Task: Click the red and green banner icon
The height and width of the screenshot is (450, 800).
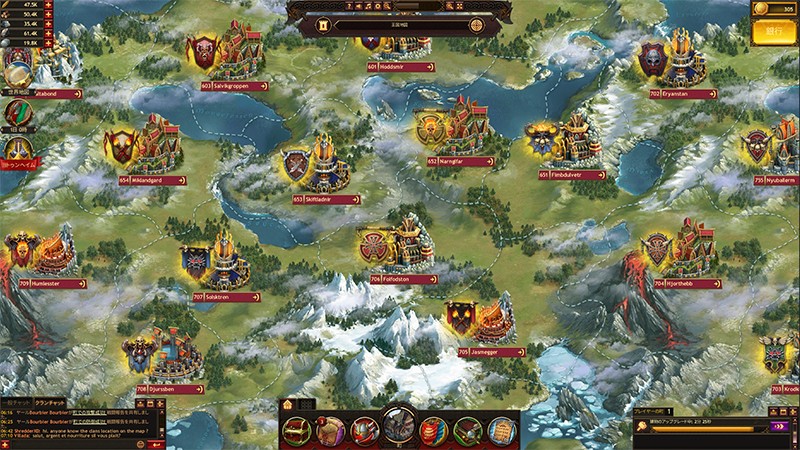Action: point(16,113)
